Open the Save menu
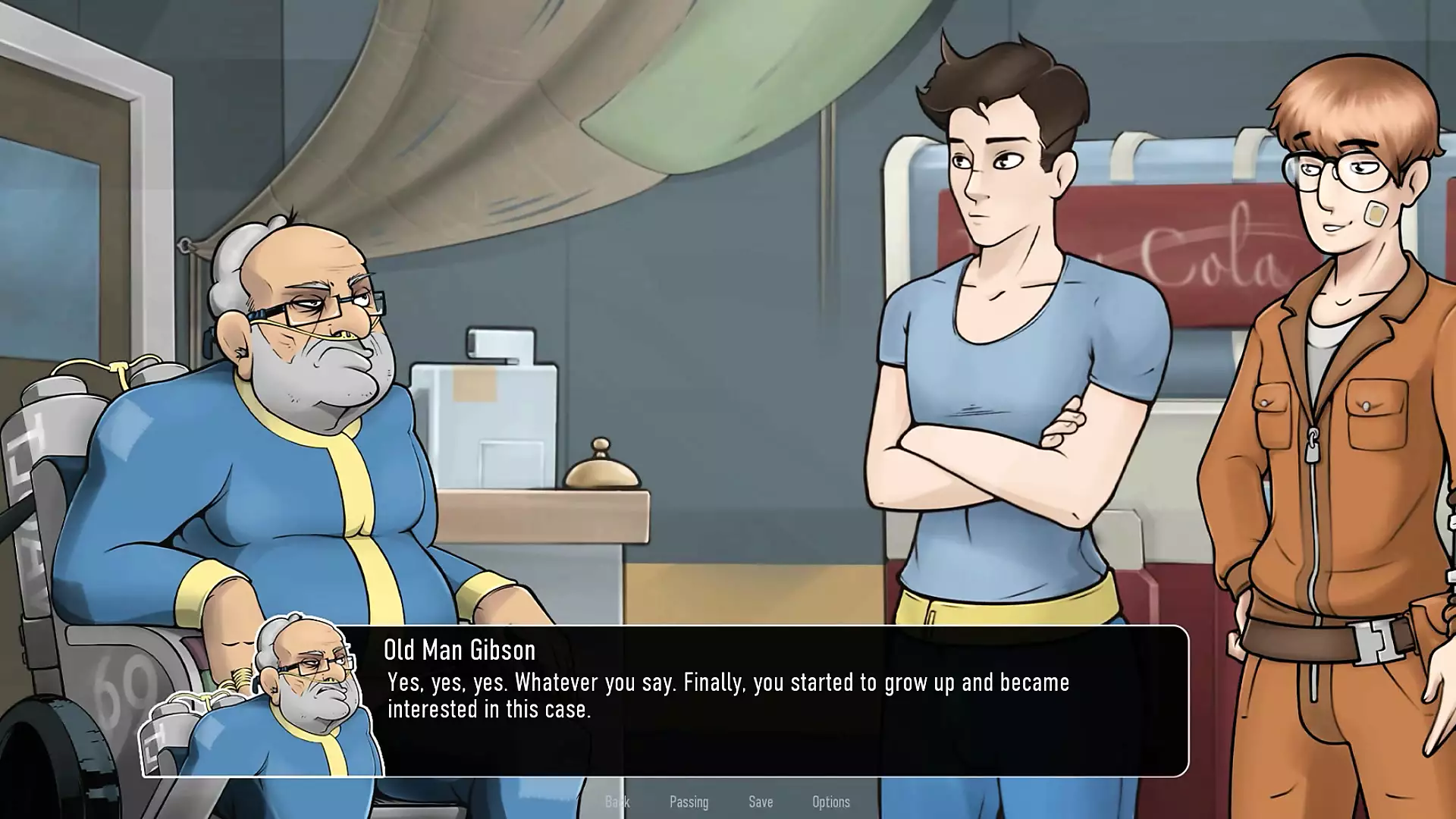Viewport: 1456px width, 819px height. click(x=761, y=802)
